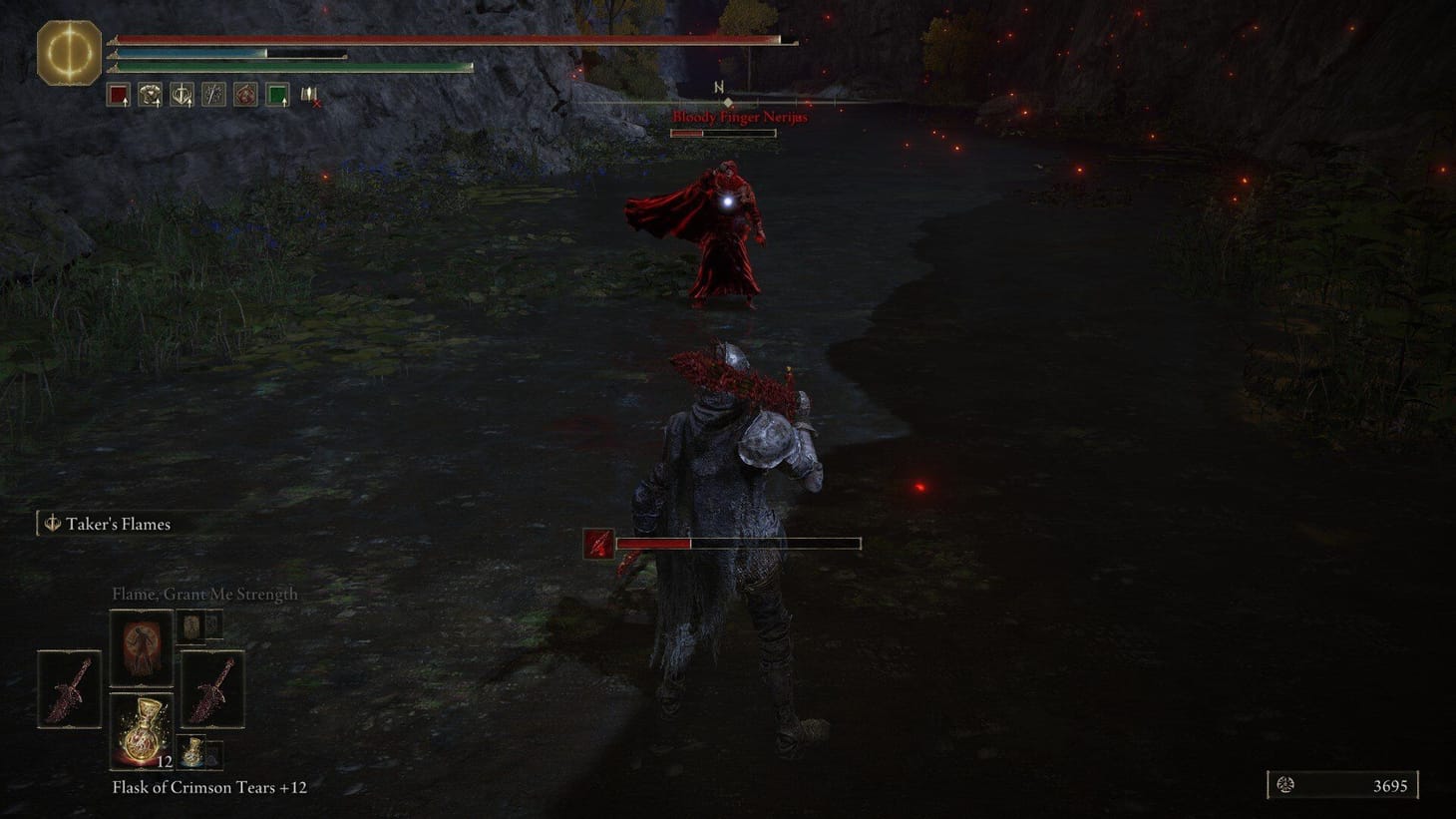Click the dual-sword buff status icon
This screenshot has height=819, width=1456.
pos(213,93)
